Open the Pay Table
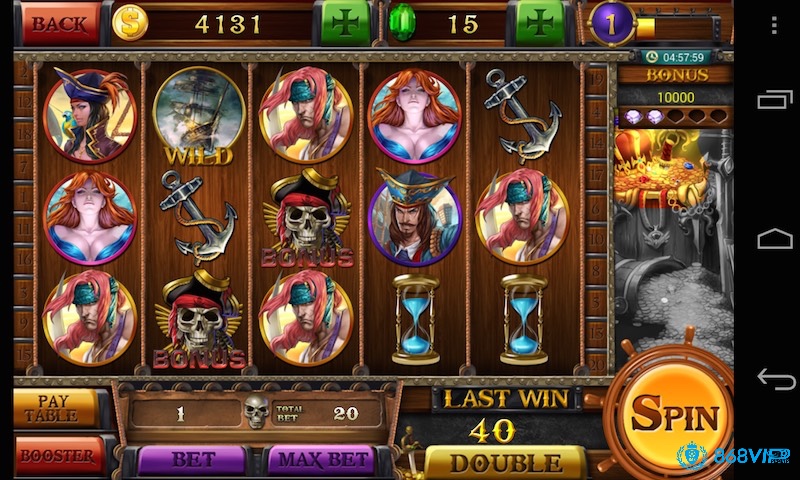Screen dimensions: 800x480 56,407
